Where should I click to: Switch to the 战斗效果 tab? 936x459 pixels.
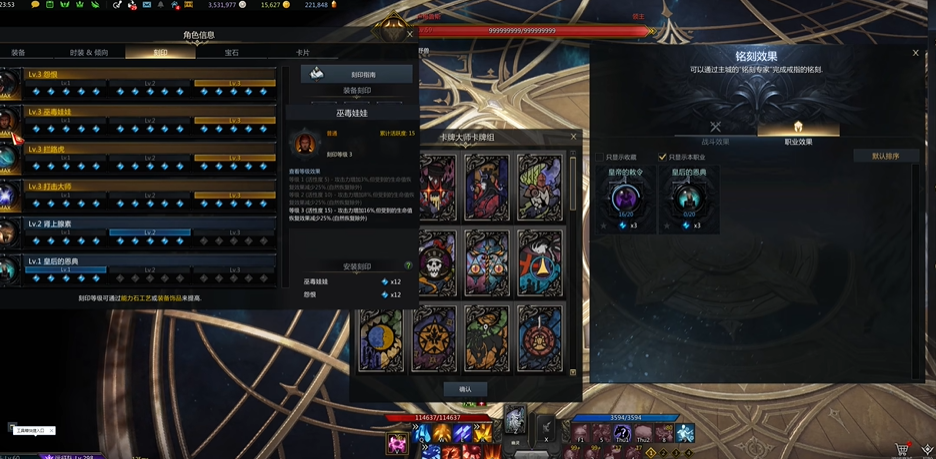pyautogui.click(x=715, y=132)
